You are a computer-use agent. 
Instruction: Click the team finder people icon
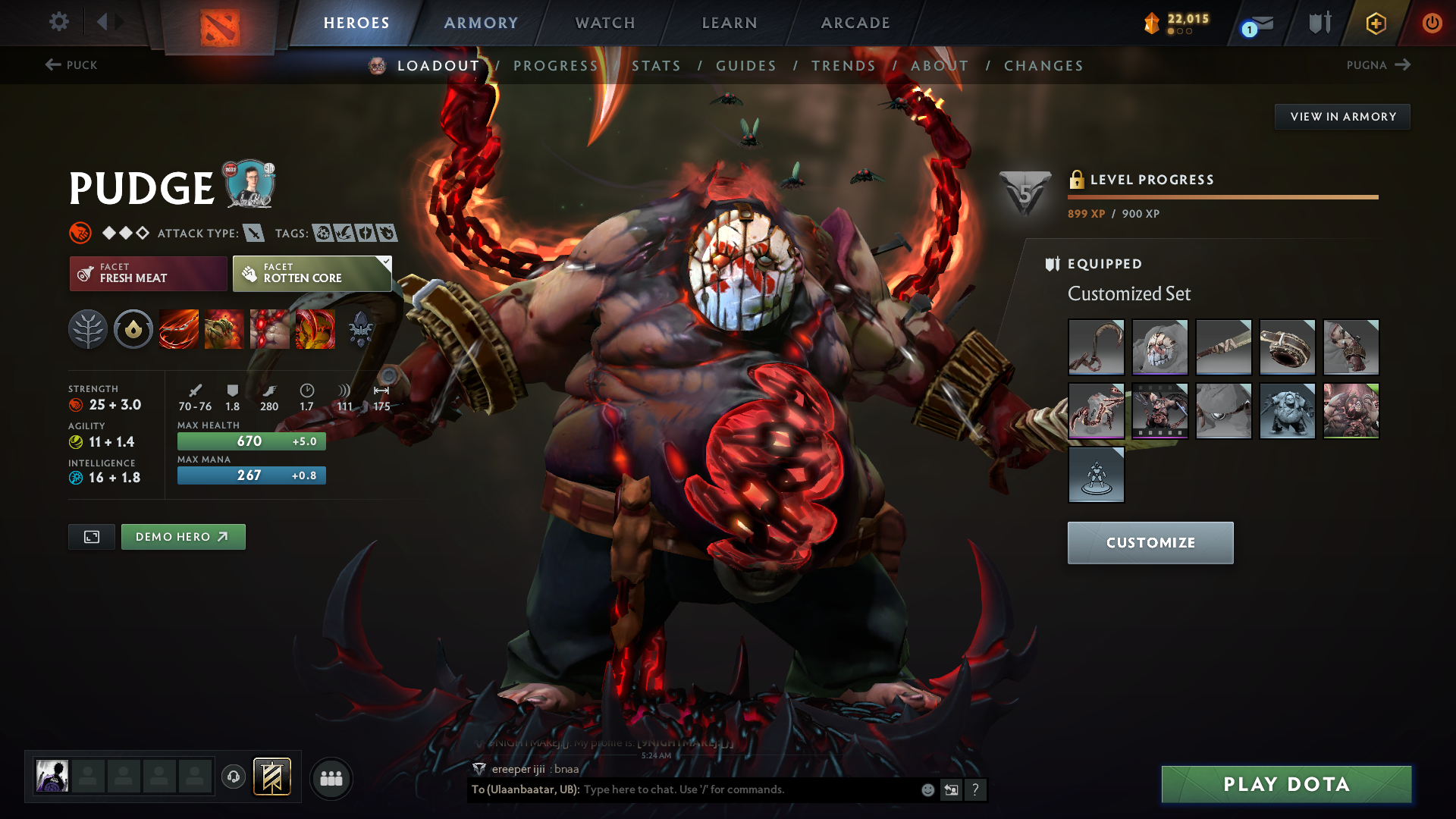331,777
